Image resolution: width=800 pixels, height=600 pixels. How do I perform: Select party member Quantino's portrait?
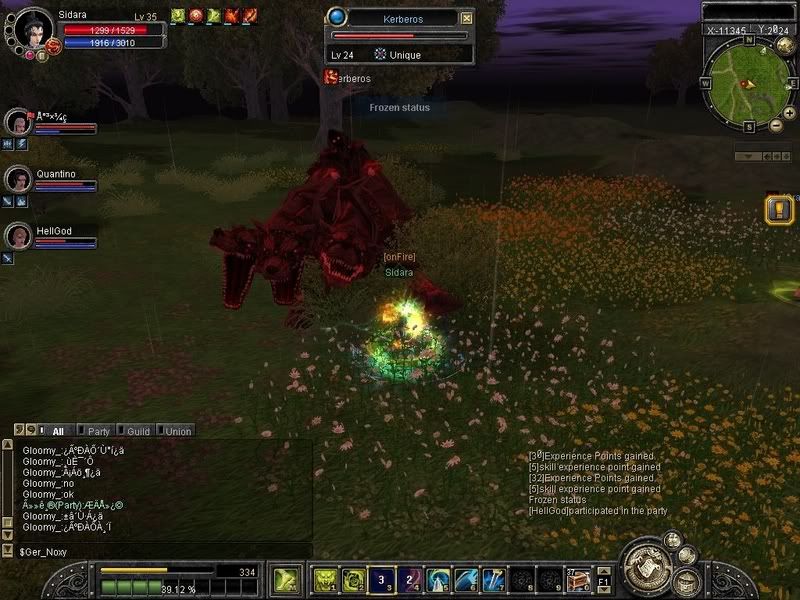coord(19,180)
